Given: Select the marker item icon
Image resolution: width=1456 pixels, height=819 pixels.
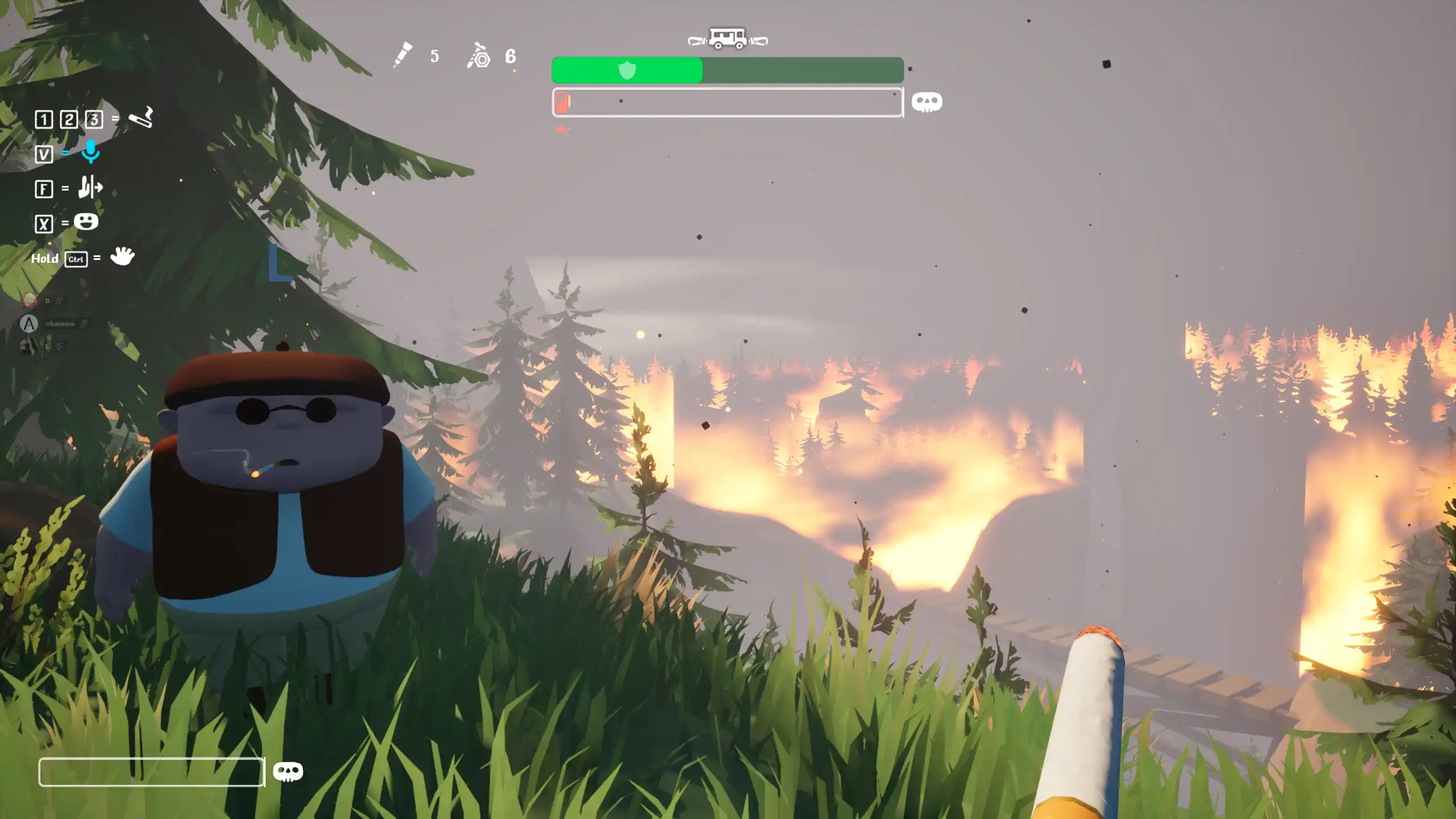Looking at the screenshot, I should tap(403, 55).
